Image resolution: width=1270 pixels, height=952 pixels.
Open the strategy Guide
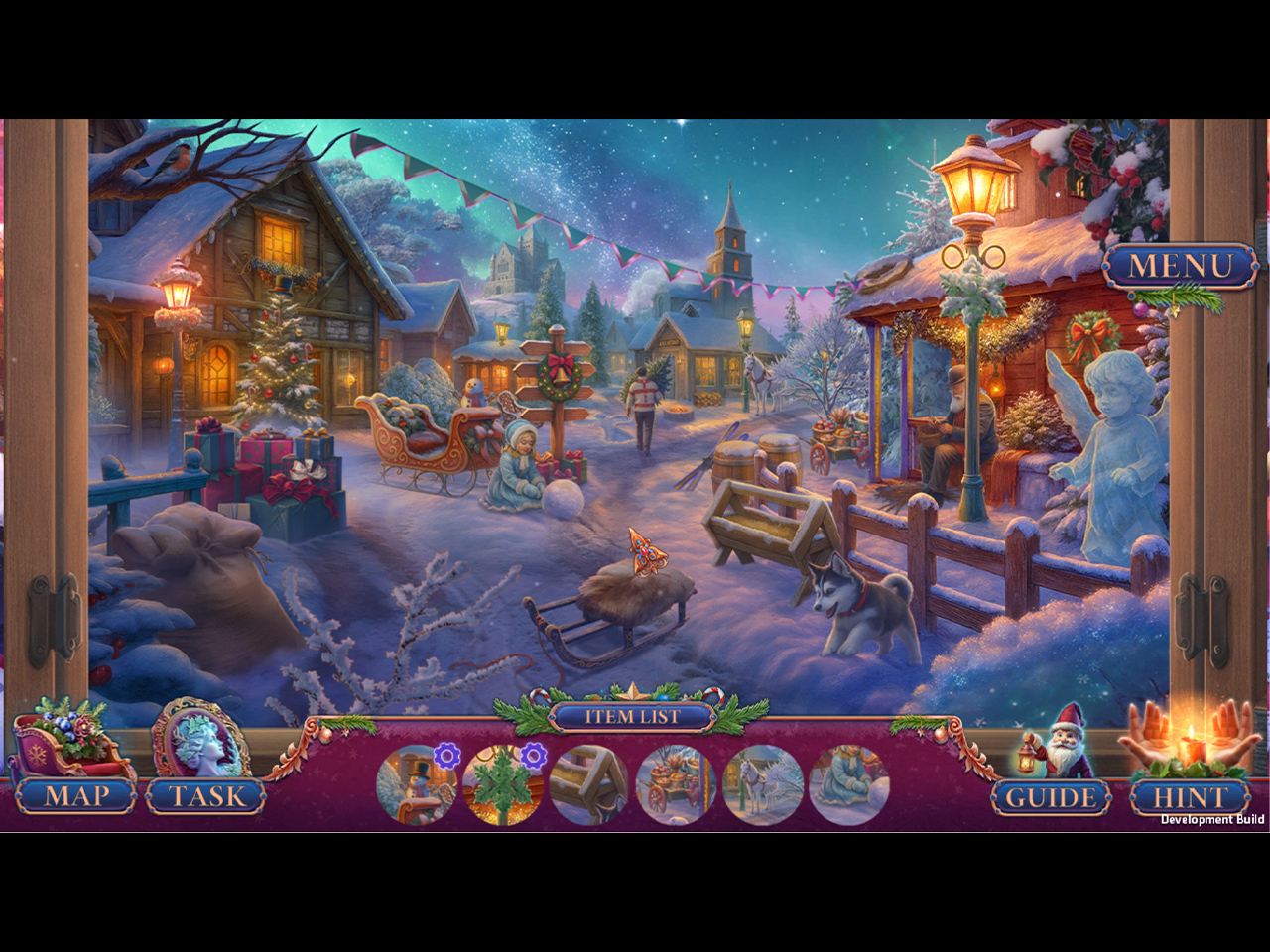pos(1051,797)
